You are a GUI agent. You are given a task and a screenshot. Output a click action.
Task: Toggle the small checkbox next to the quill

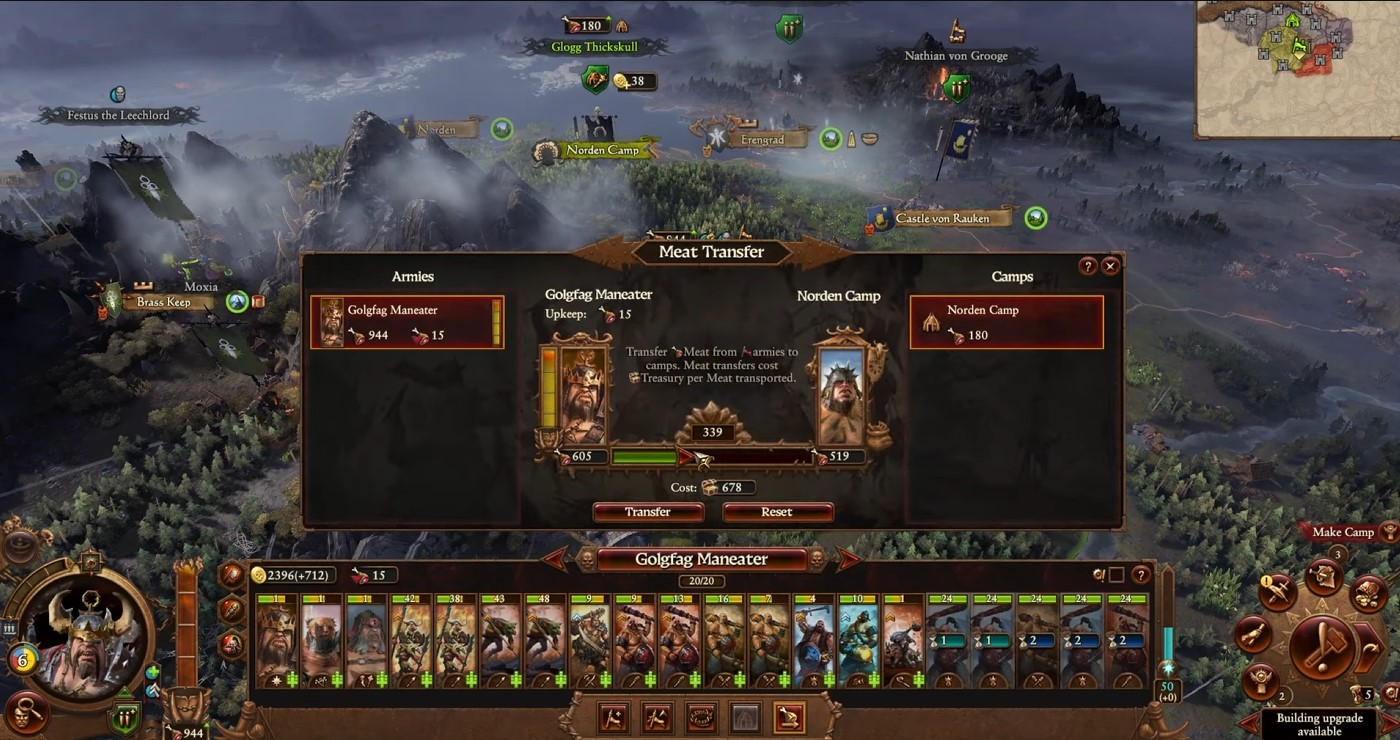(x=1117, y=575)
